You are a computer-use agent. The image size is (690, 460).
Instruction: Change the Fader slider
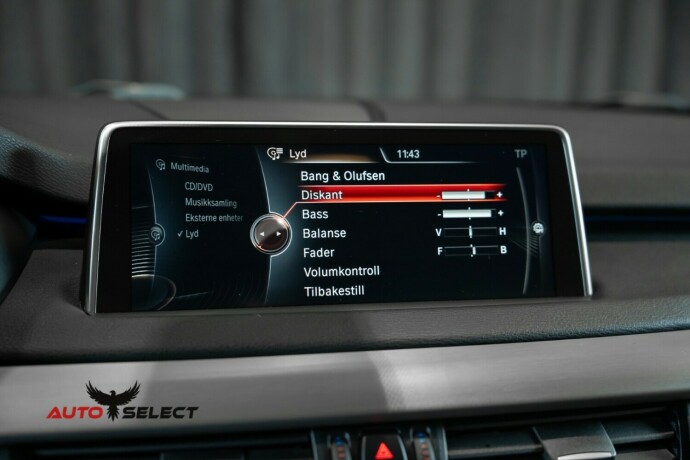pos(471,251)
